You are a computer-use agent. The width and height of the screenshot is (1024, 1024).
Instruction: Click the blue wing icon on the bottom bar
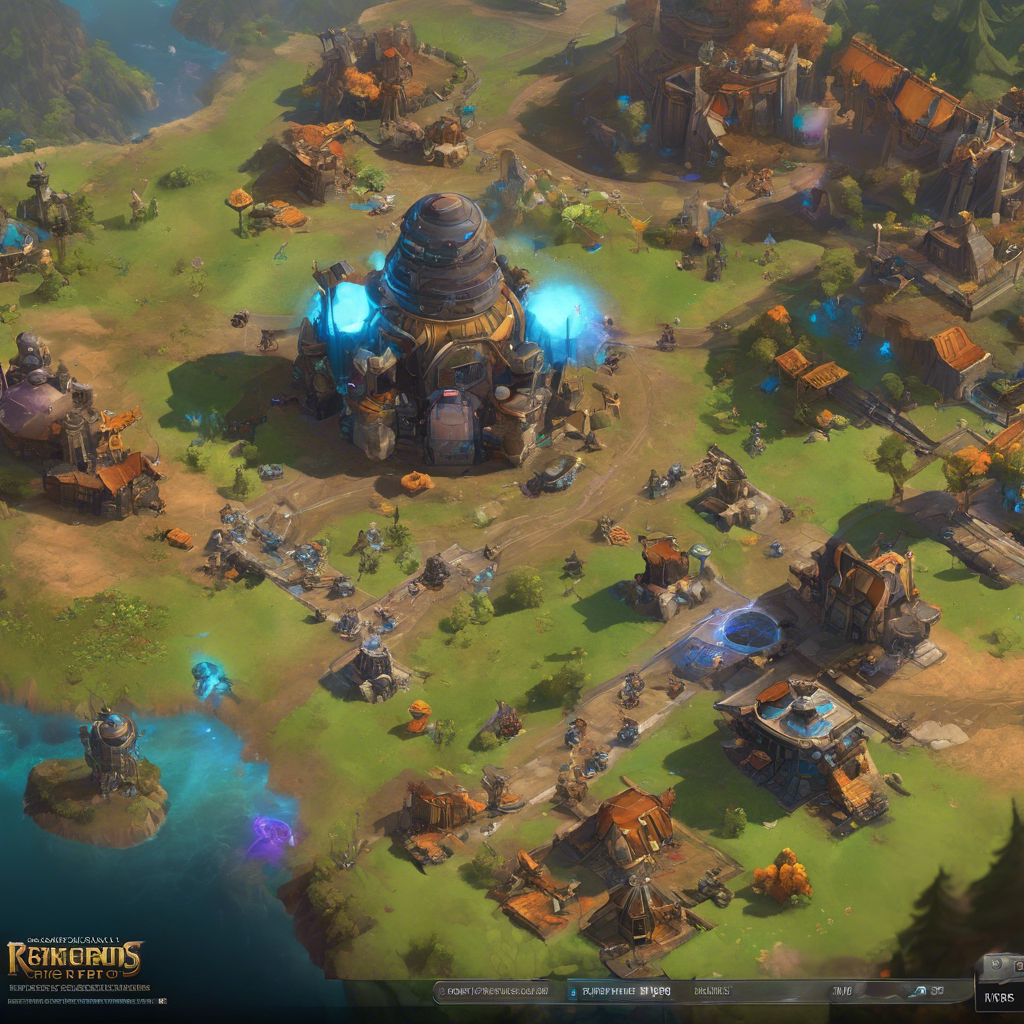coord(916,991)
